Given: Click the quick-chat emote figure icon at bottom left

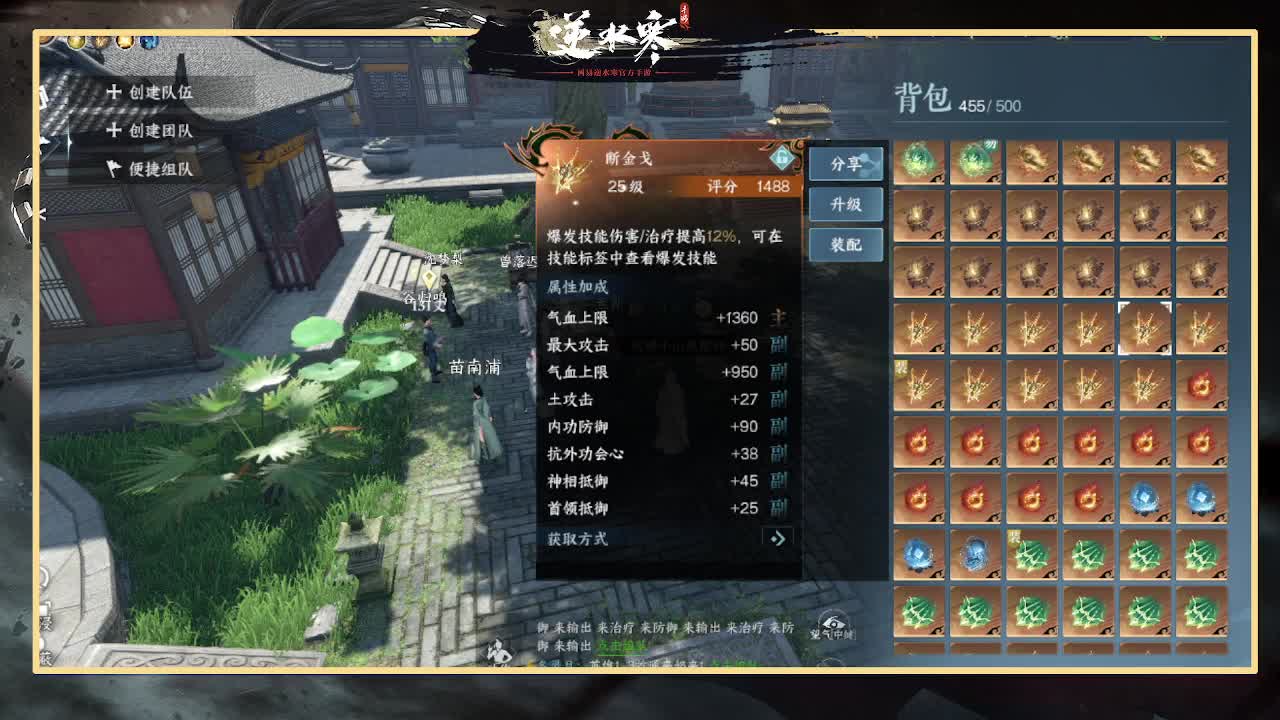Looking at the screenshot, I should pos(498,650).
